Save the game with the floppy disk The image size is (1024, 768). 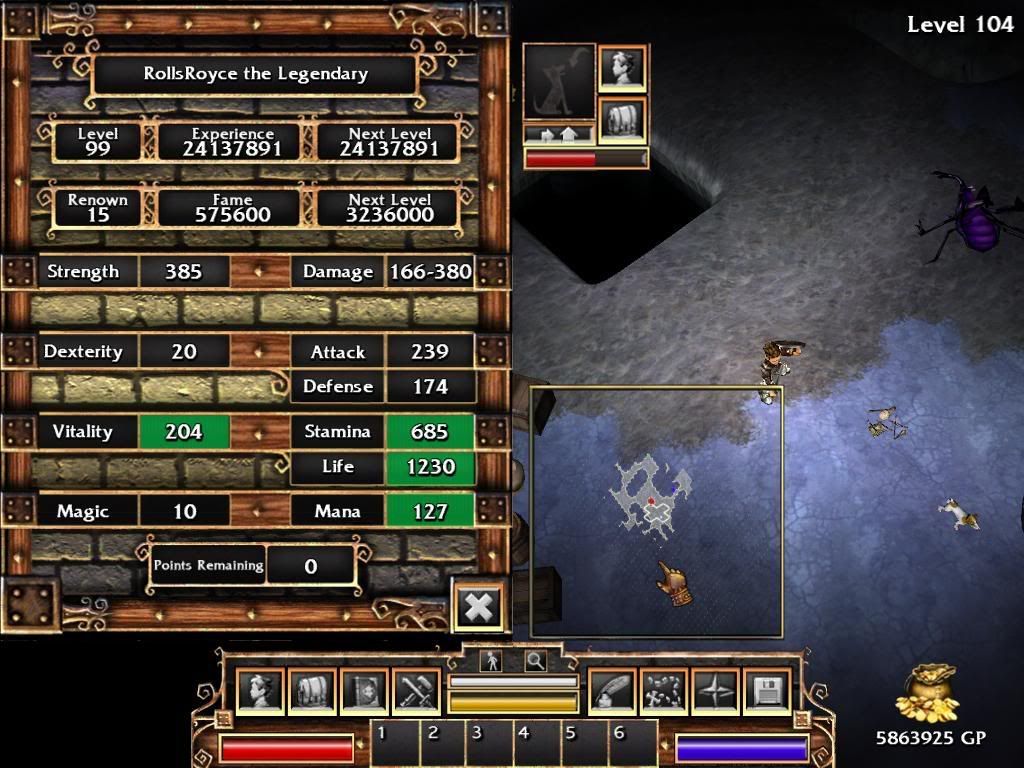[x=768, y=691]
